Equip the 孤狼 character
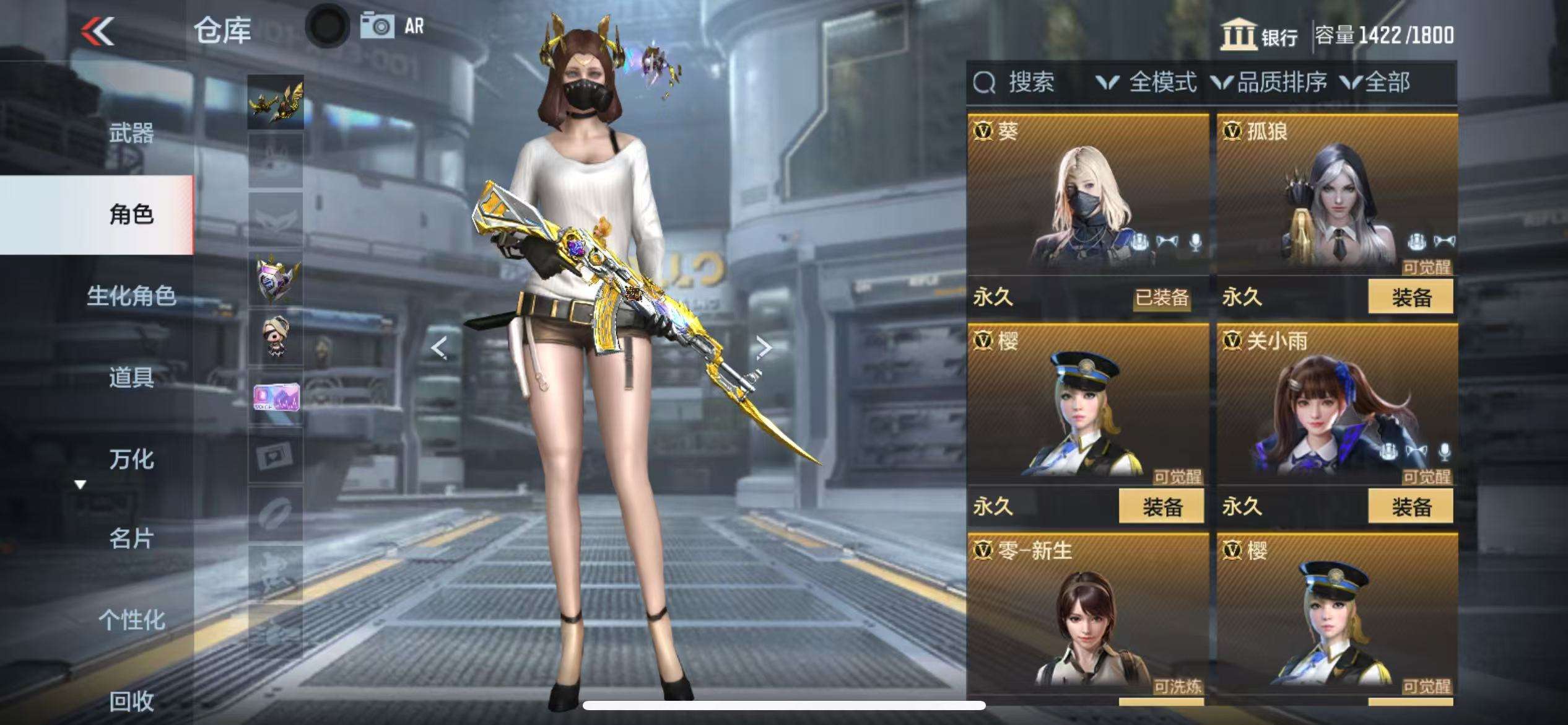The width and height of the screenshot is (1568, 725). 1410,297
